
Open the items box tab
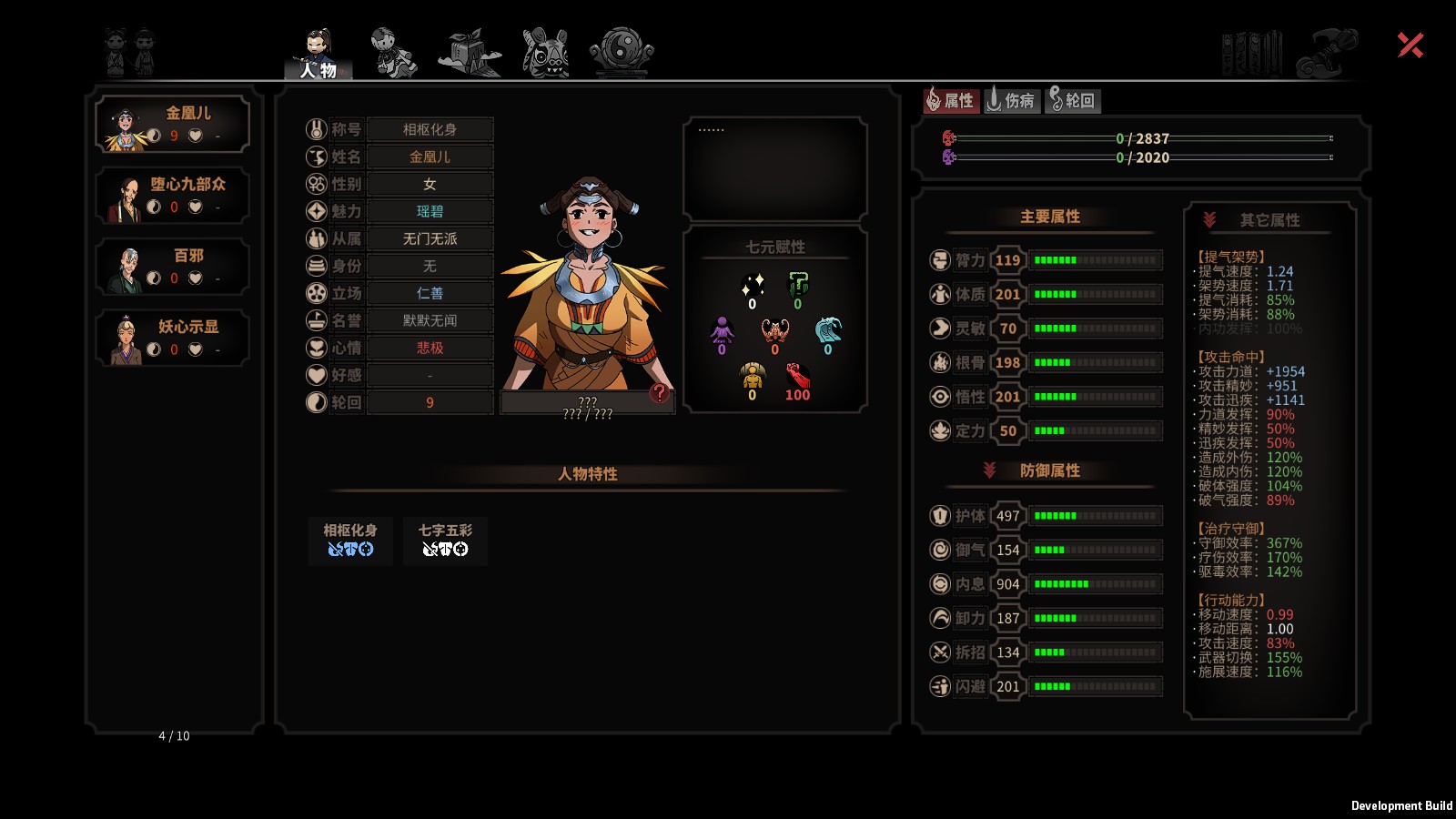click(x=470, y=52)
